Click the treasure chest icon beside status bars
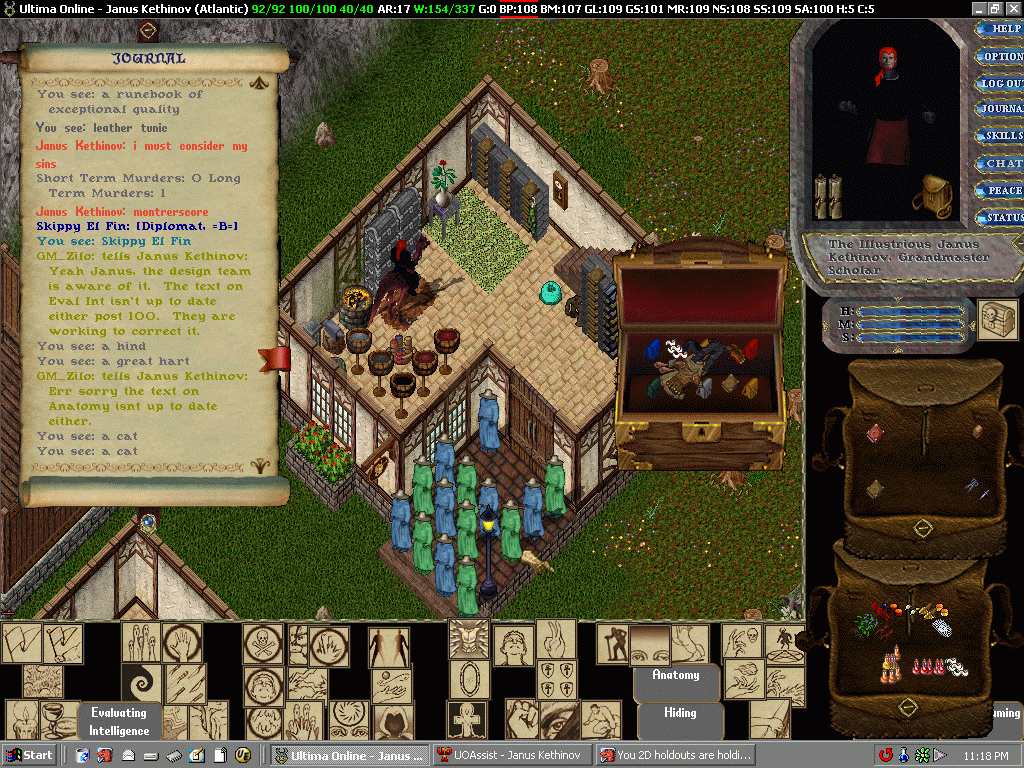The width and height of the screenshot is (1024, 768). click(x=996, y=315)
